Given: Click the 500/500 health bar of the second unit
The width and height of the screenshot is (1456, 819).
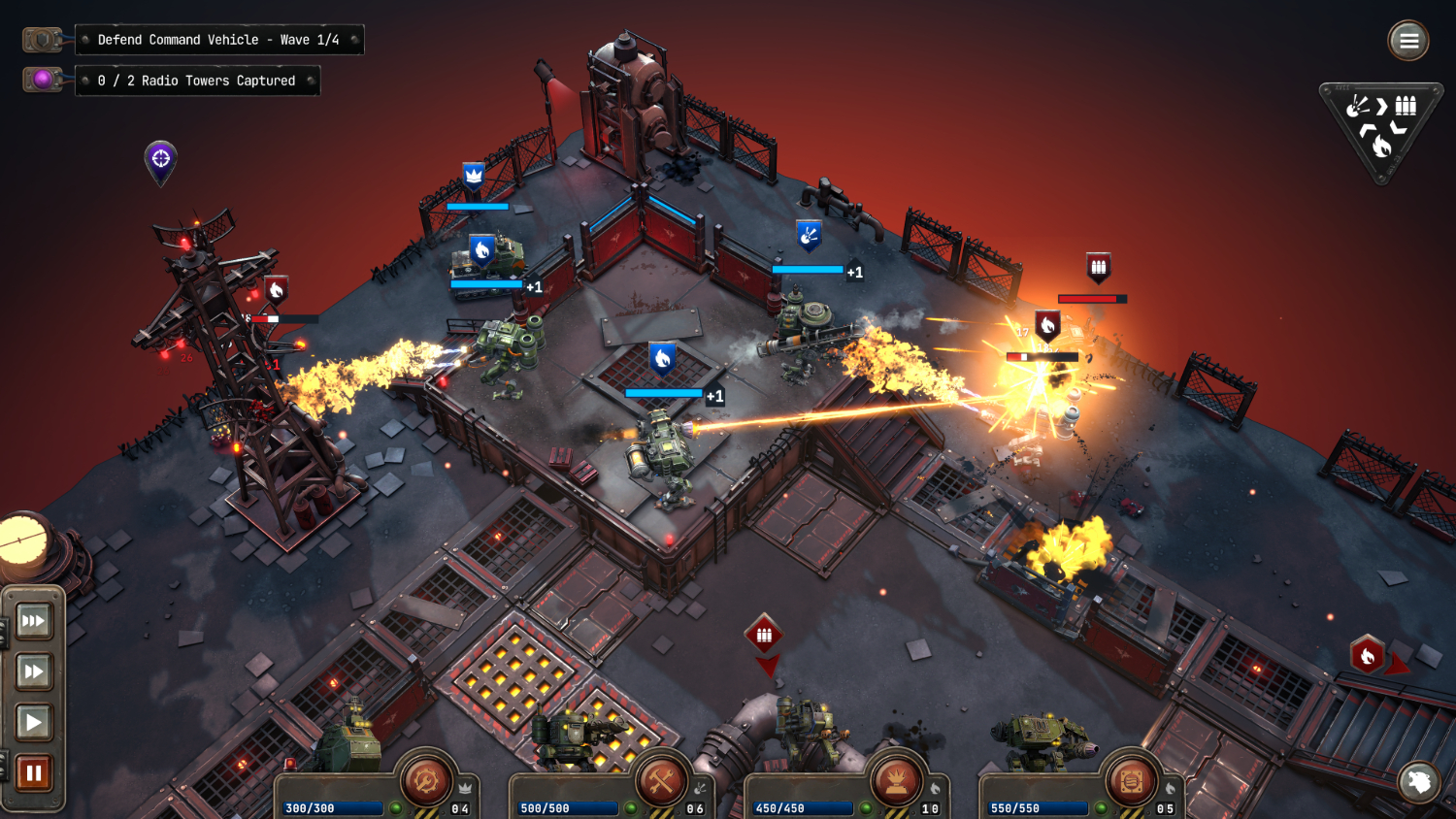Looking at the screenshot, I should click(x=566, y=806).
